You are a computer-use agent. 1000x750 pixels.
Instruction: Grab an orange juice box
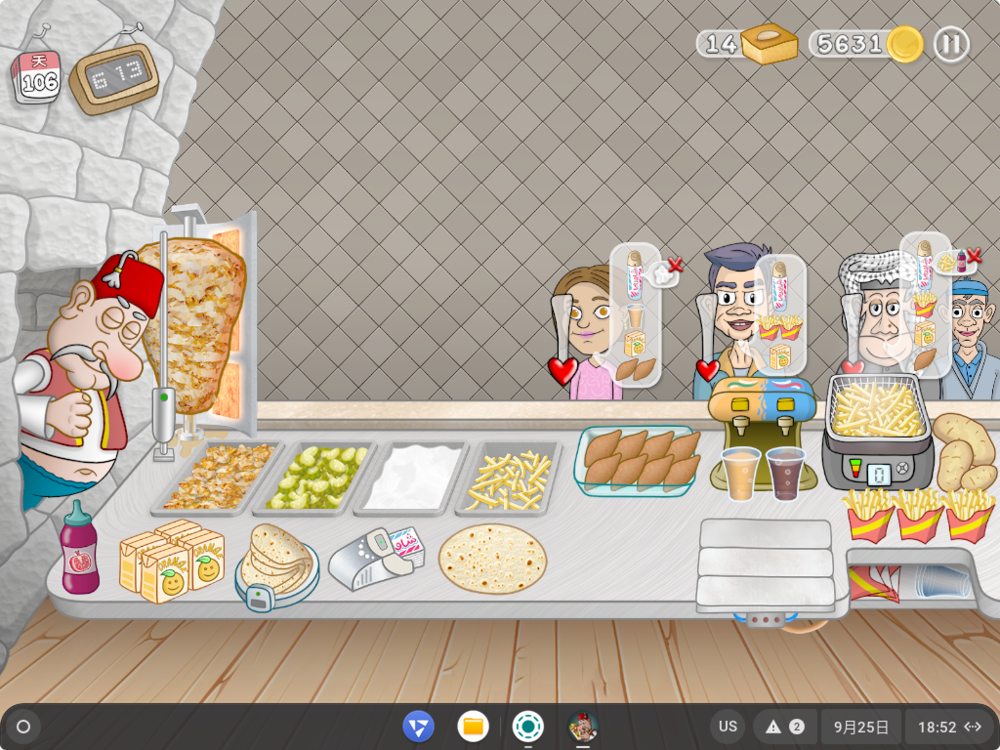170,564
